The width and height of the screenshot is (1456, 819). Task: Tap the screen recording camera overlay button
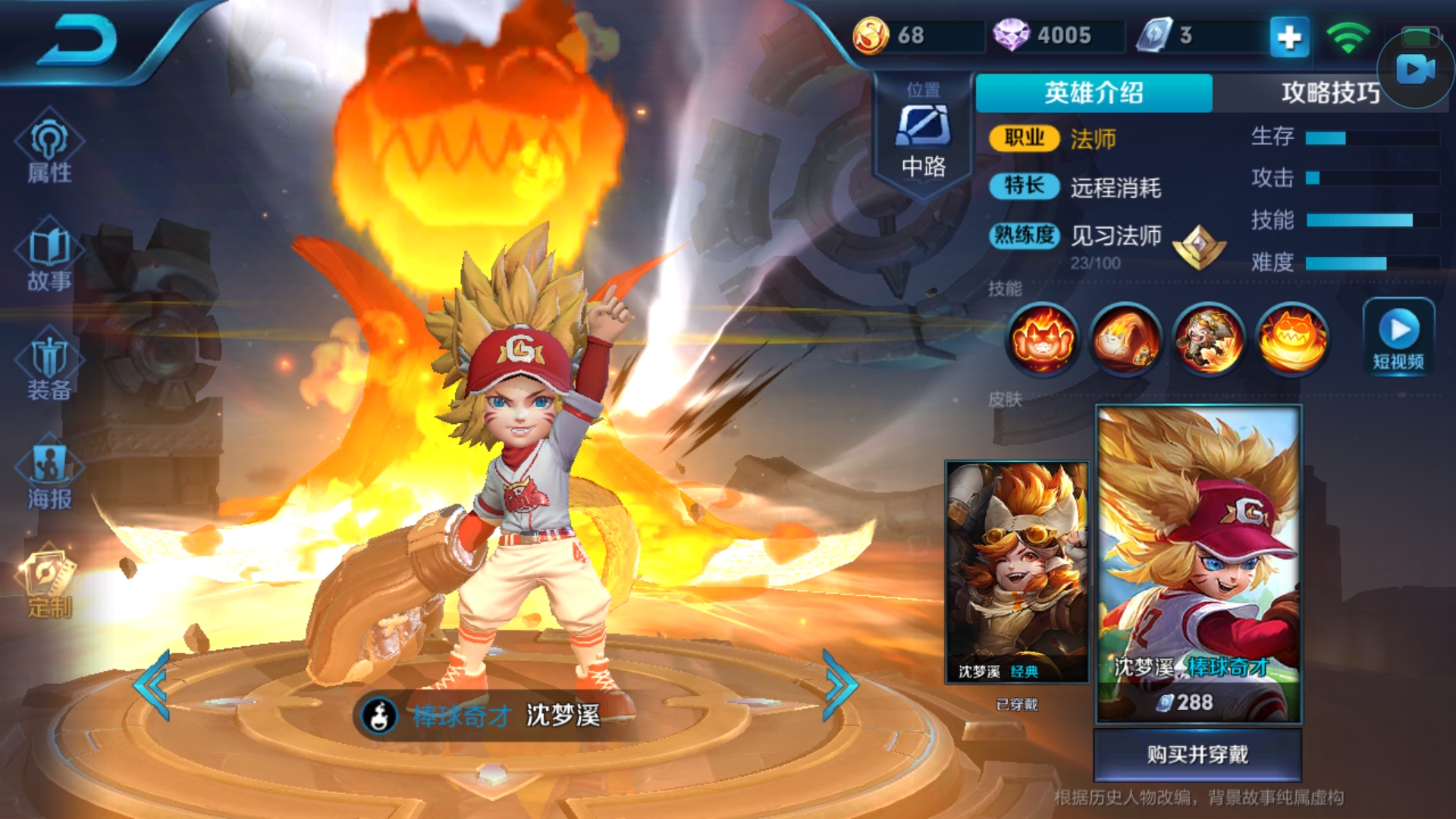pyautogui.click(x=1416, y=70)
